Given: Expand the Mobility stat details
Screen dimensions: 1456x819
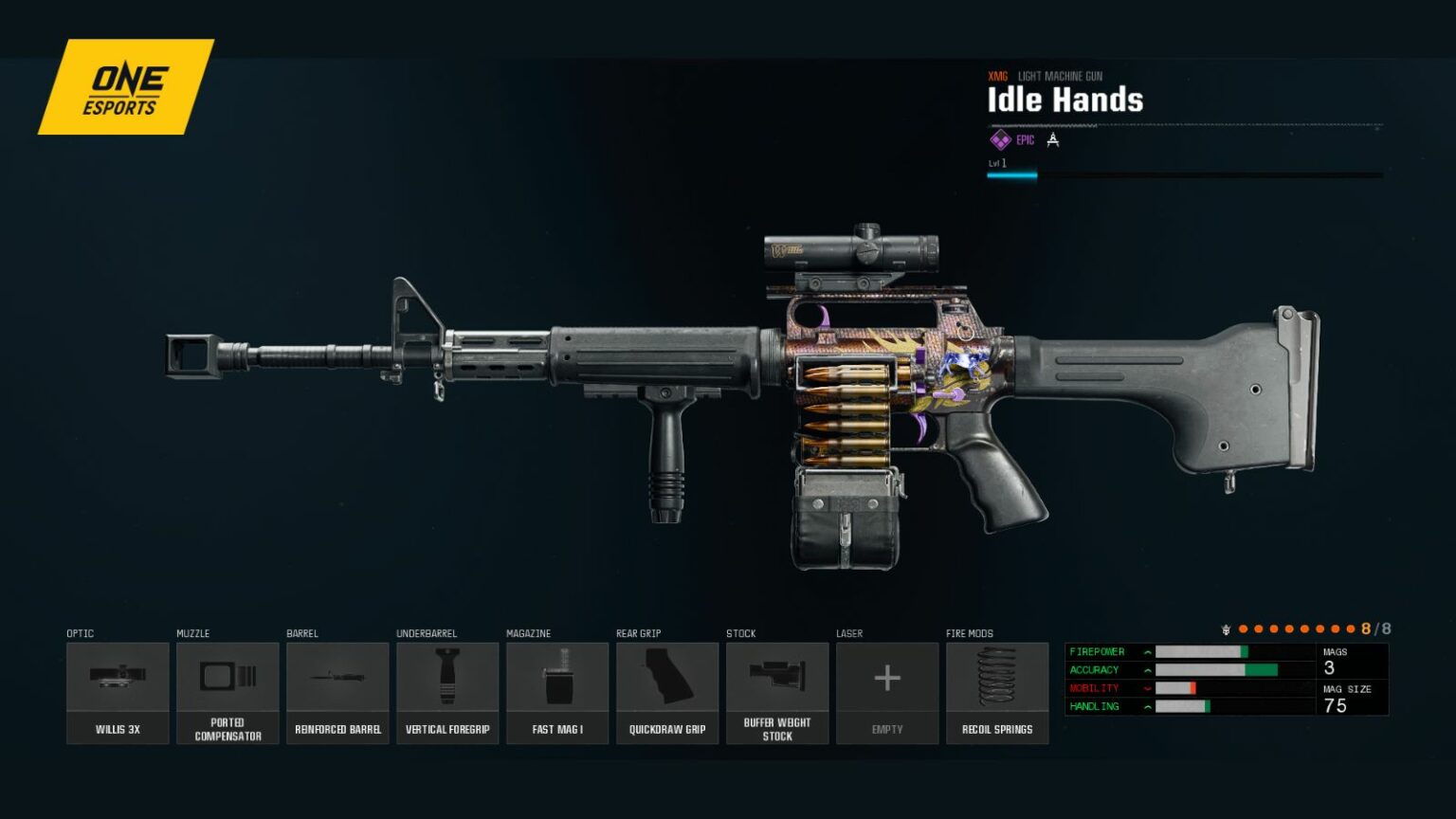Looking at the screenshot, I should pos(1147,688).
